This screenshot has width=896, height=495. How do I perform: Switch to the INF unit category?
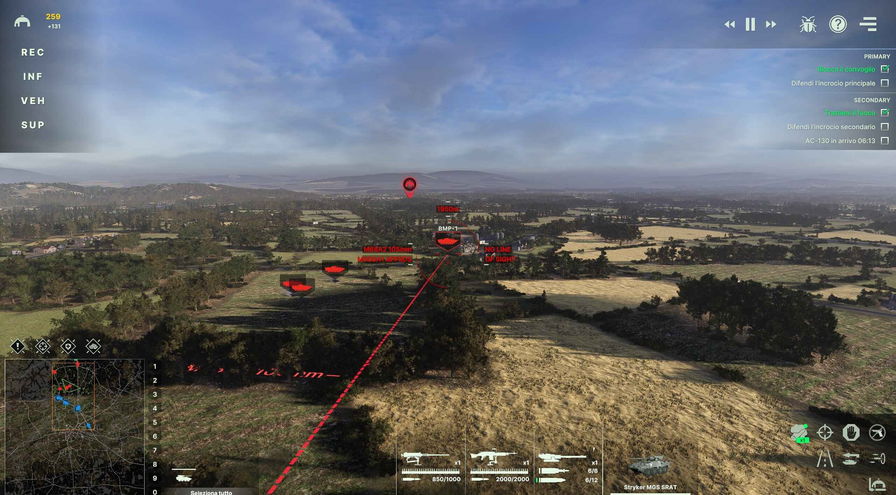tap(33, 76)
